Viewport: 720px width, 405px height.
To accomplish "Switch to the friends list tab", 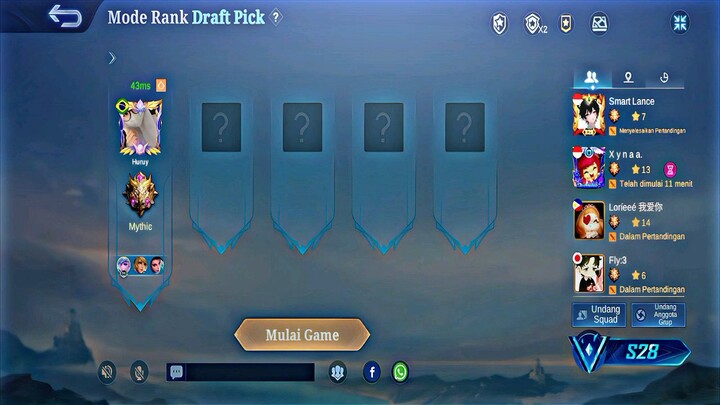I will click(592, 77).
